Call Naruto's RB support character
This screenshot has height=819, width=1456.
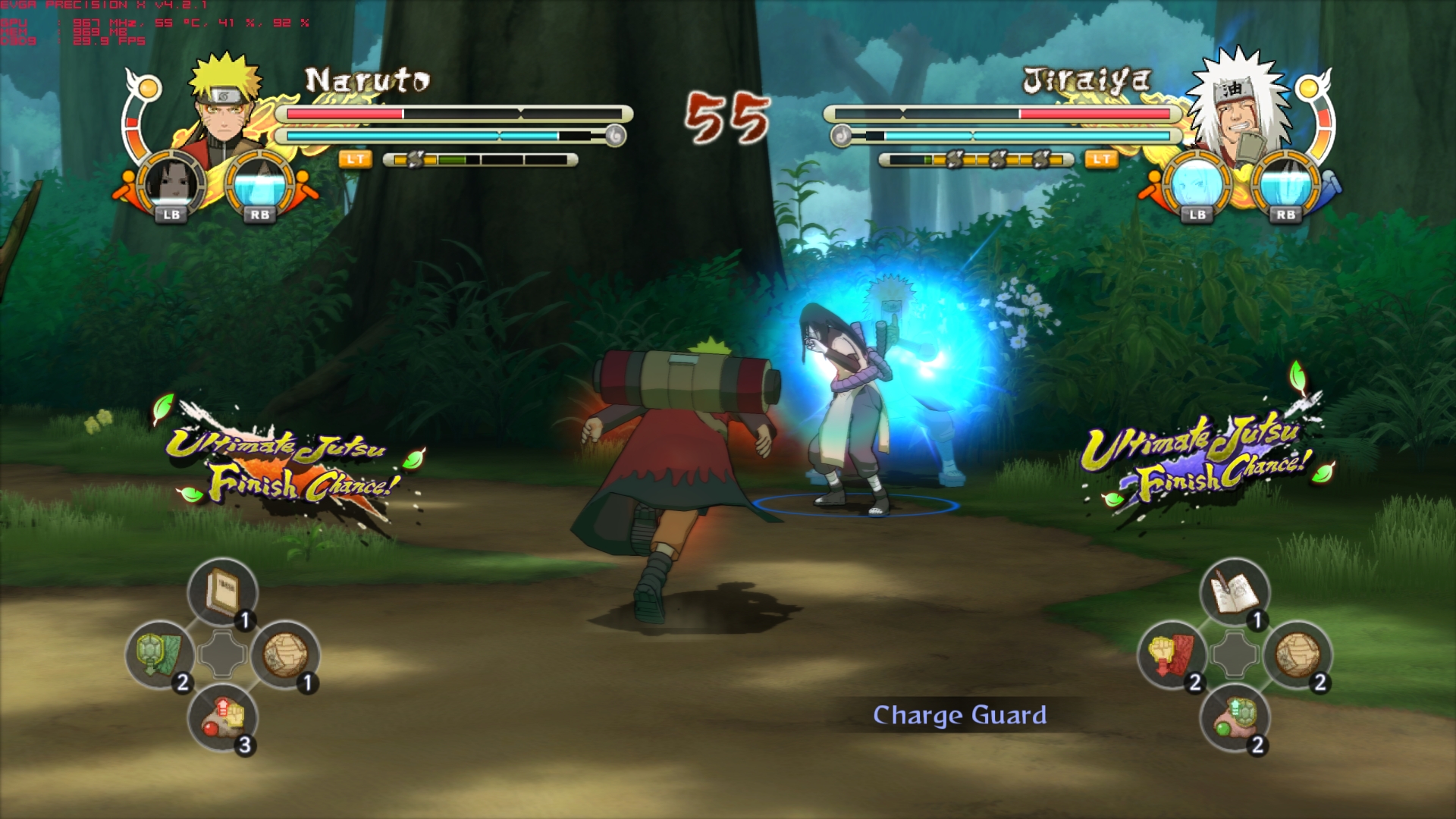[x=260, y=184]
